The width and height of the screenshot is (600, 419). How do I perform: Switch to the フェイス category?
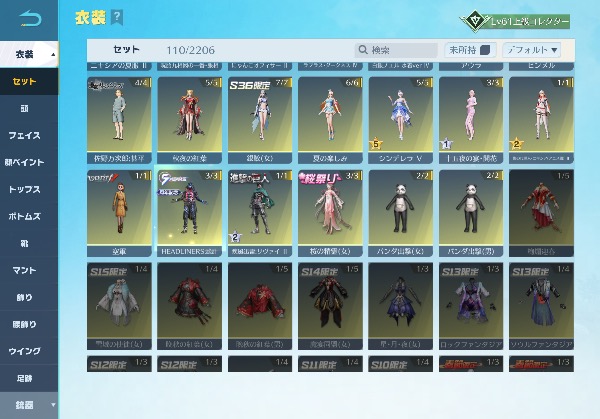pyautogui.click(x=29, y=134)
